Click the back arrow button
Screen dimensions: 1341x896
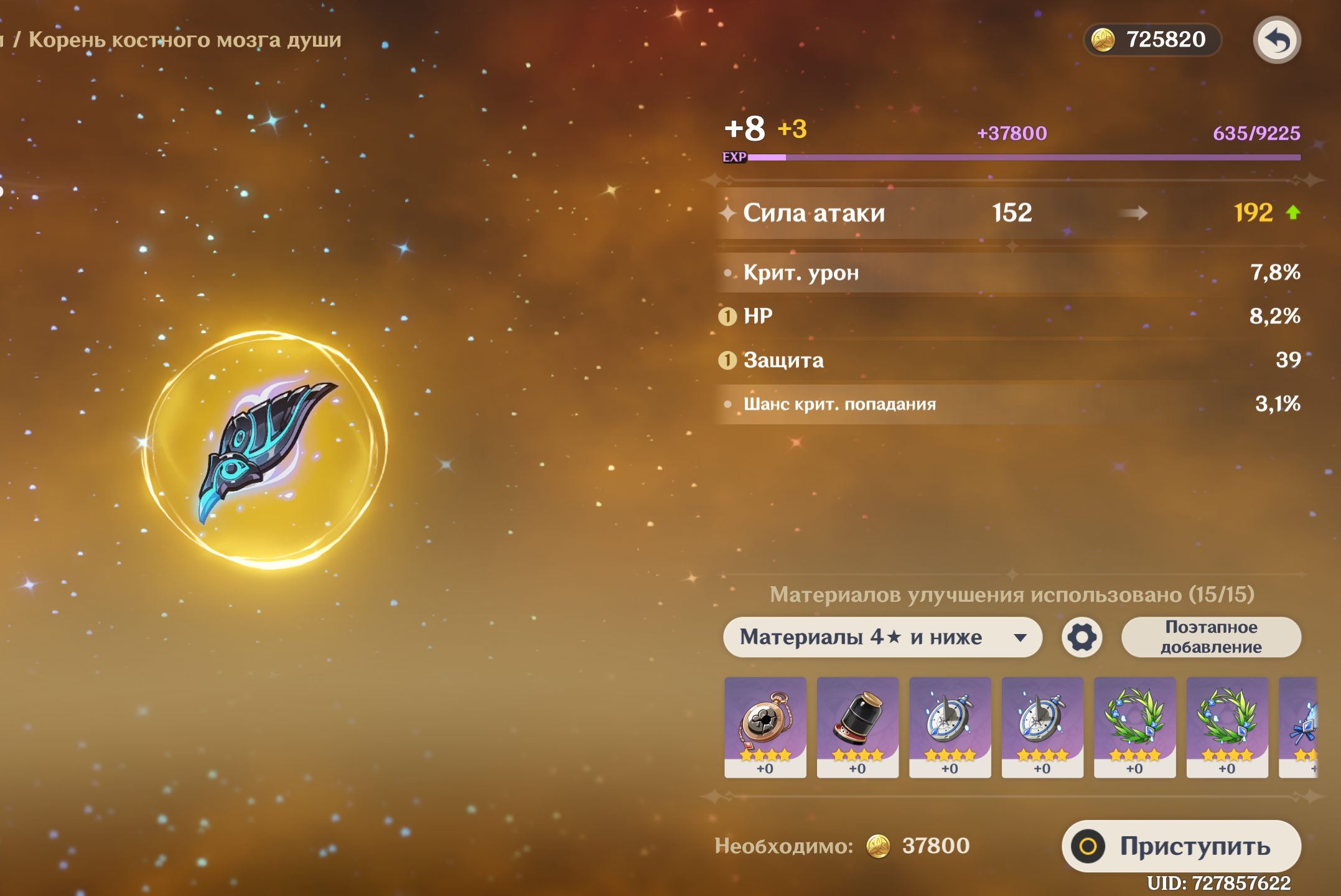[1276, 40]
